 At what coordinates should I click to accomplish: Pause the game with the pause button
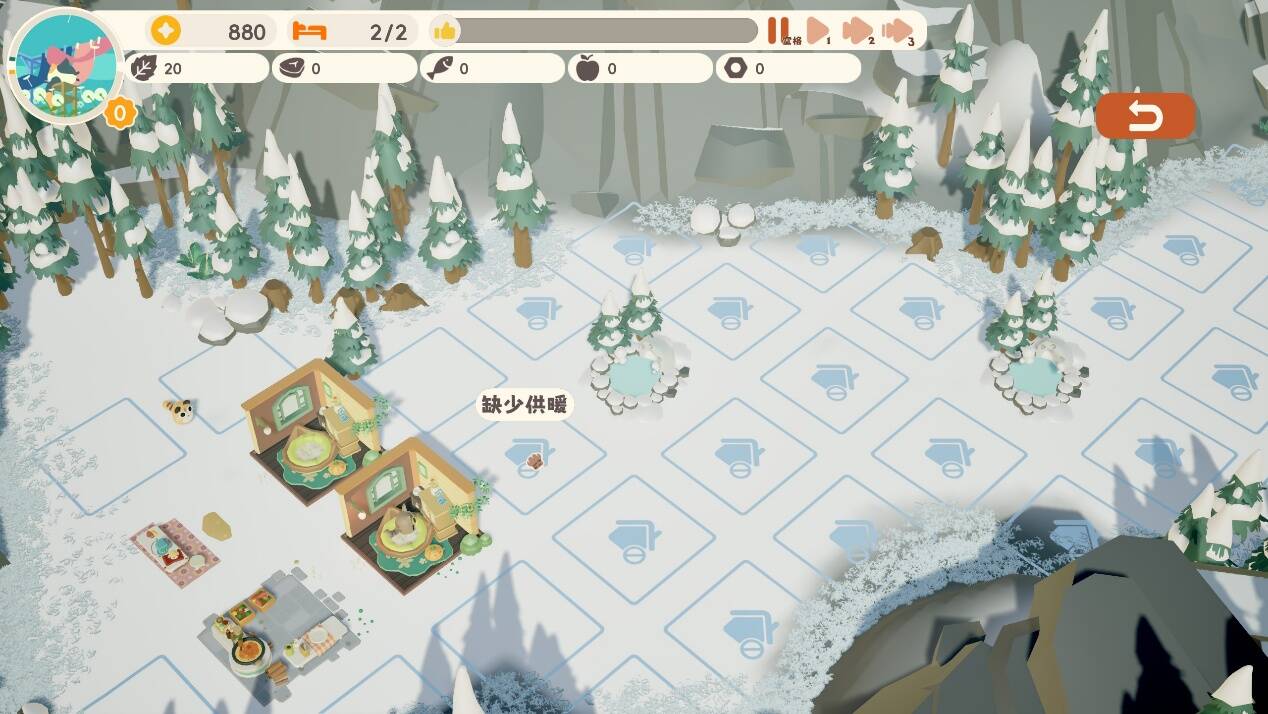[x=777, y=30]
